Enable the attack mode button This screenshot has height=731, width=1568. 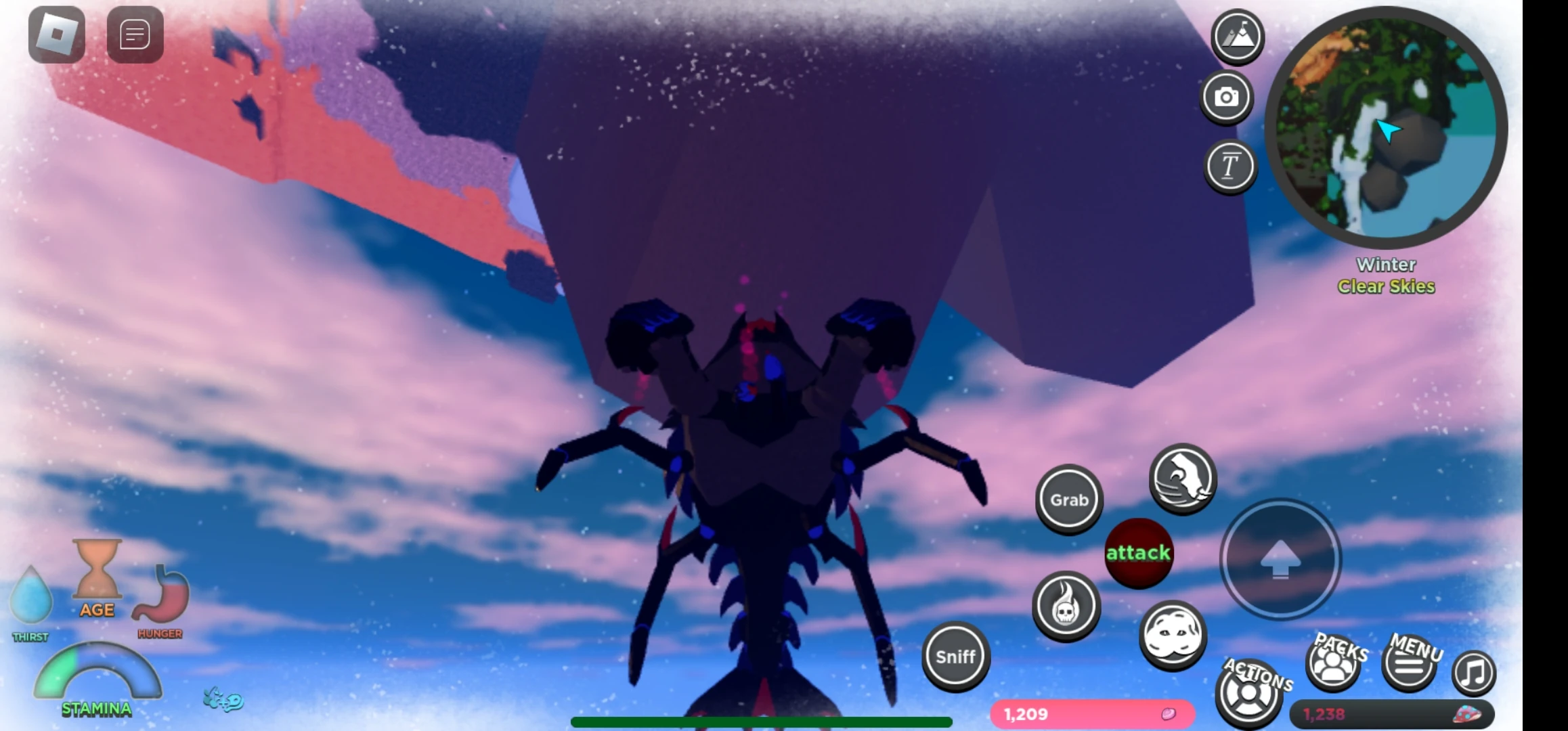[x=1139, y=553]
